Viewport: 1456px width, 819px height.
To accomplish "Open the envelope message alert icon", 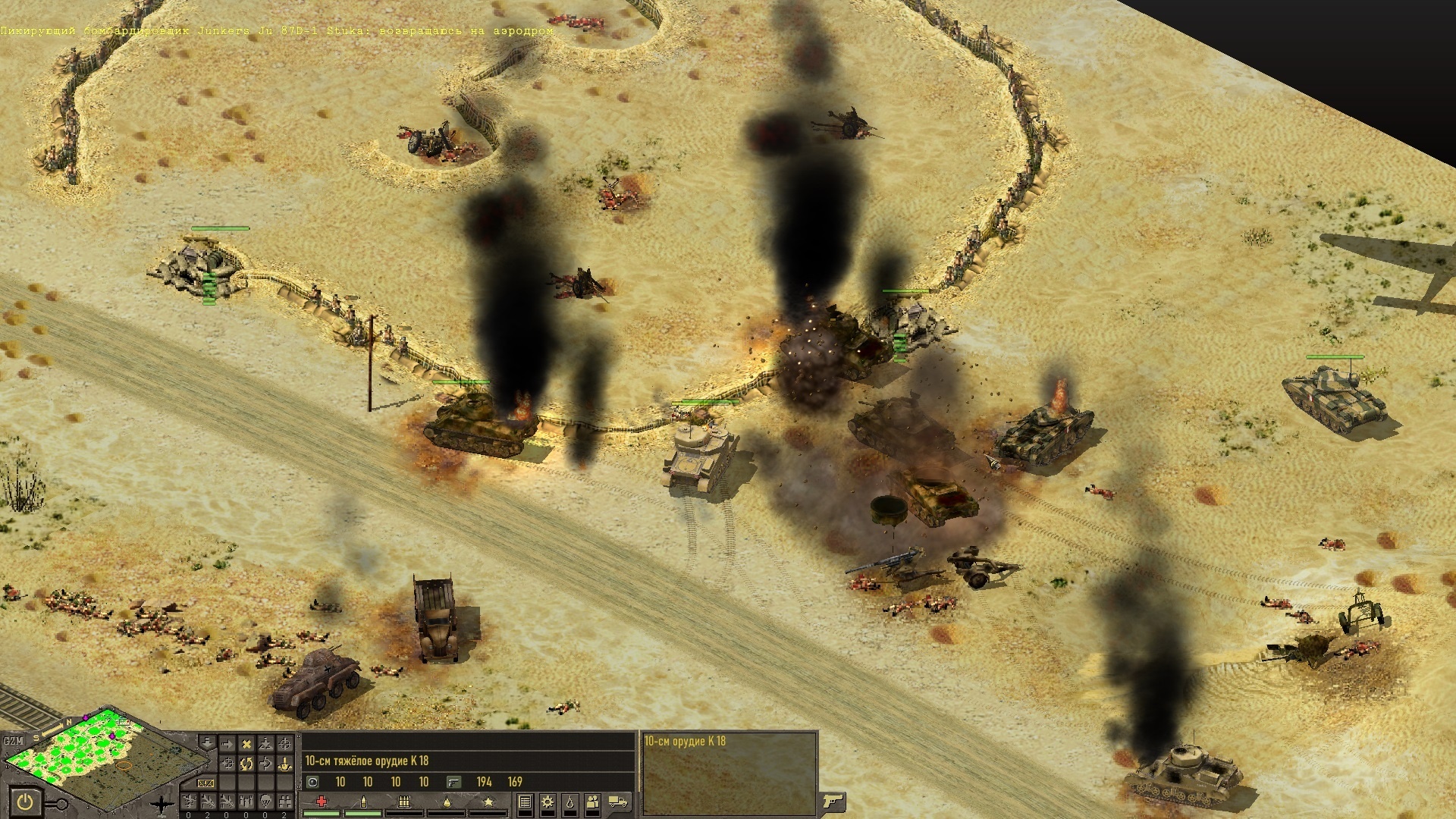I will tap(205, 783).
